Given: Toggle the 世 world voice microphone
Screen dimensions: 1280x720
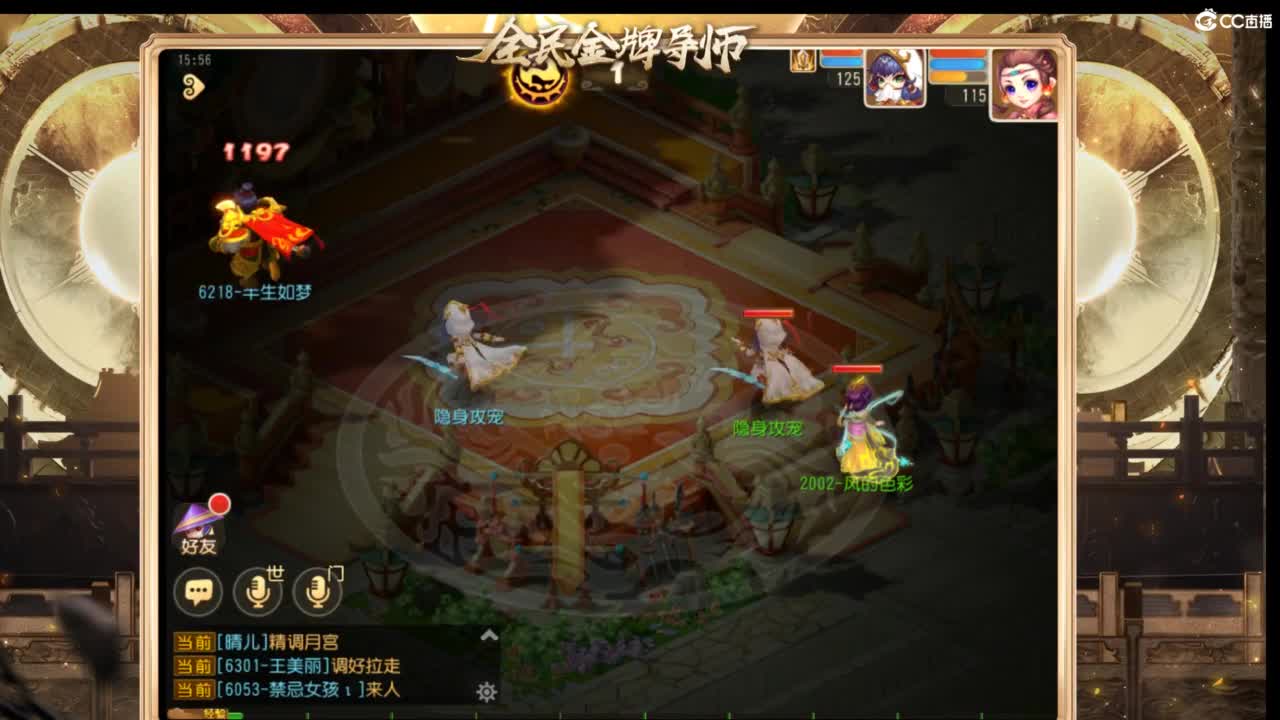Looking at the screenshot, I should coord(260,593).
